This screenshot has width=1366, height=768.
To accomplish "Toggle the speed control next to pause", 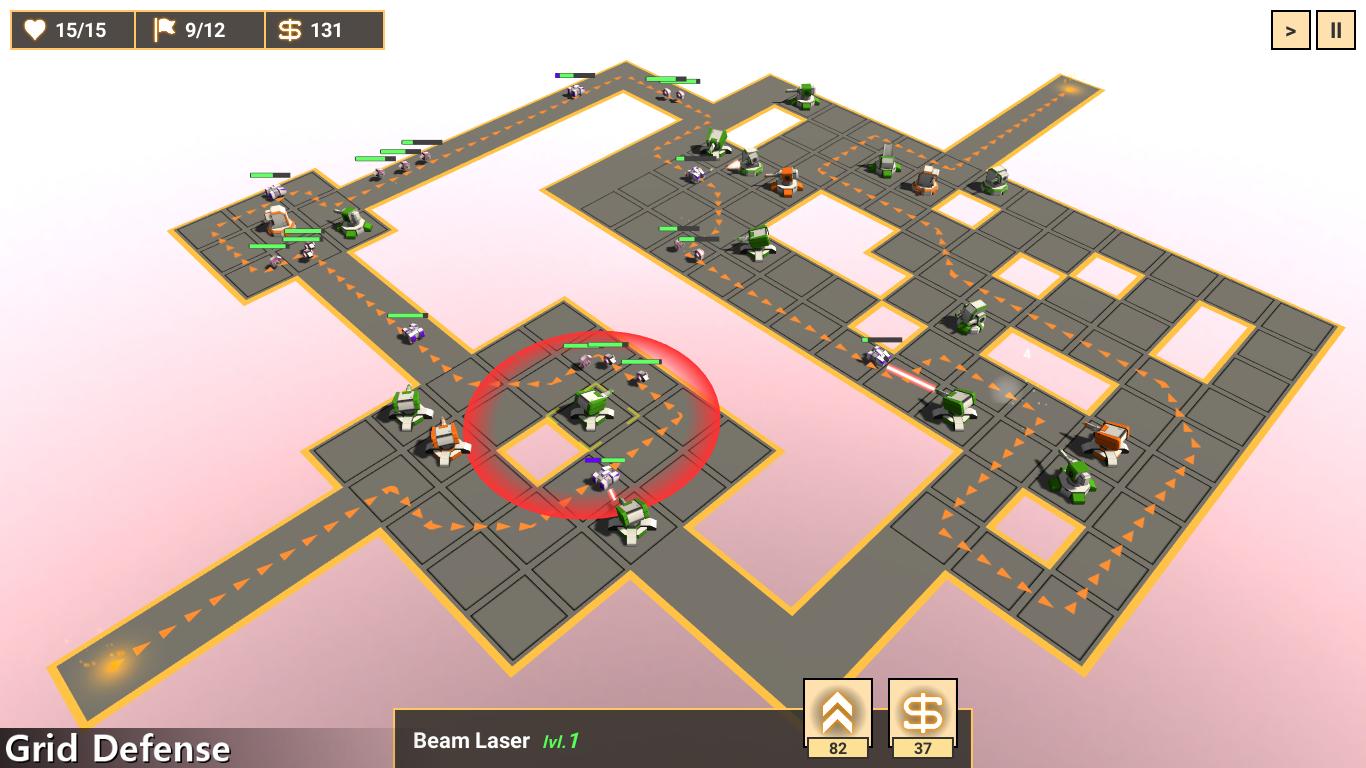I will [1290, 30].
